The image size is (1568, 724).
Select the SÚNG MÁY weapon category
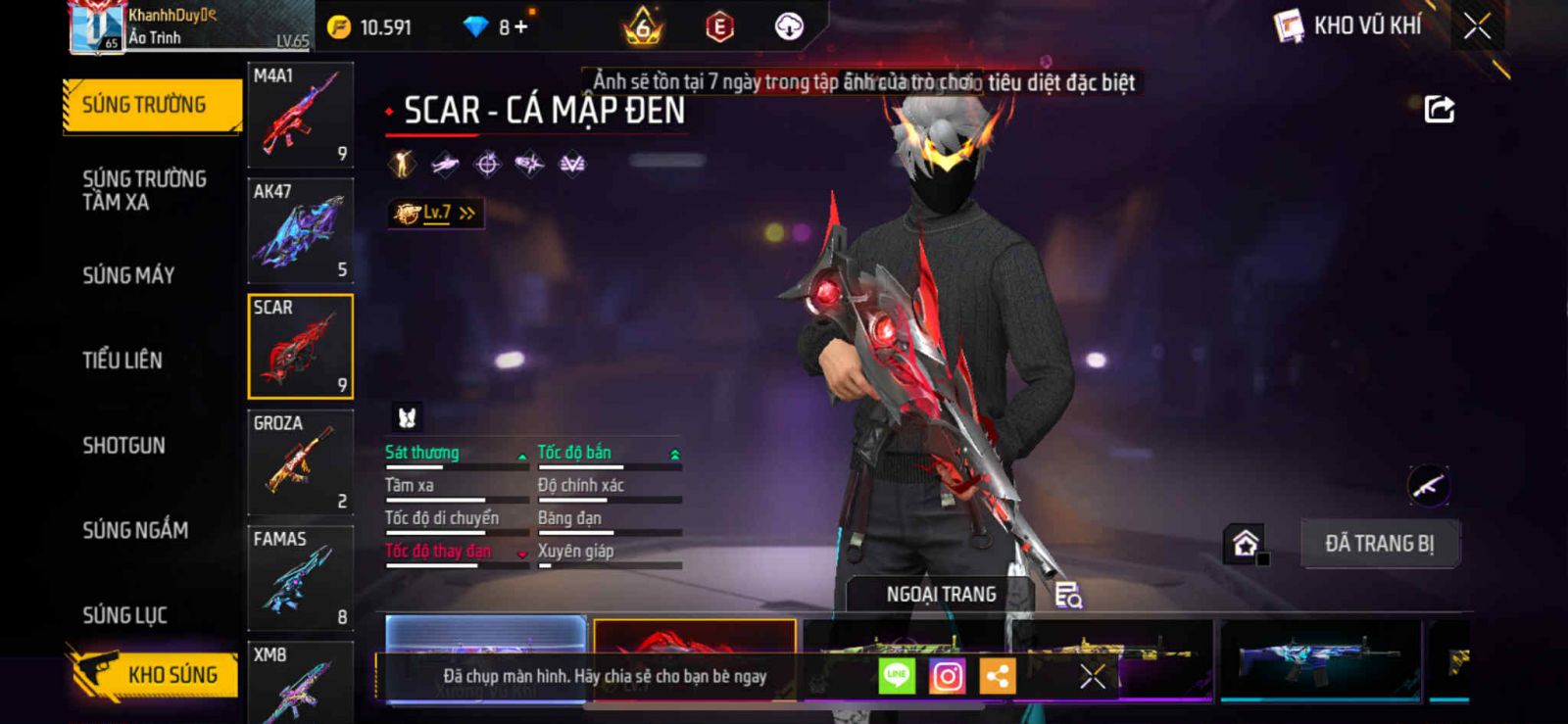click(x=128, y=275)
